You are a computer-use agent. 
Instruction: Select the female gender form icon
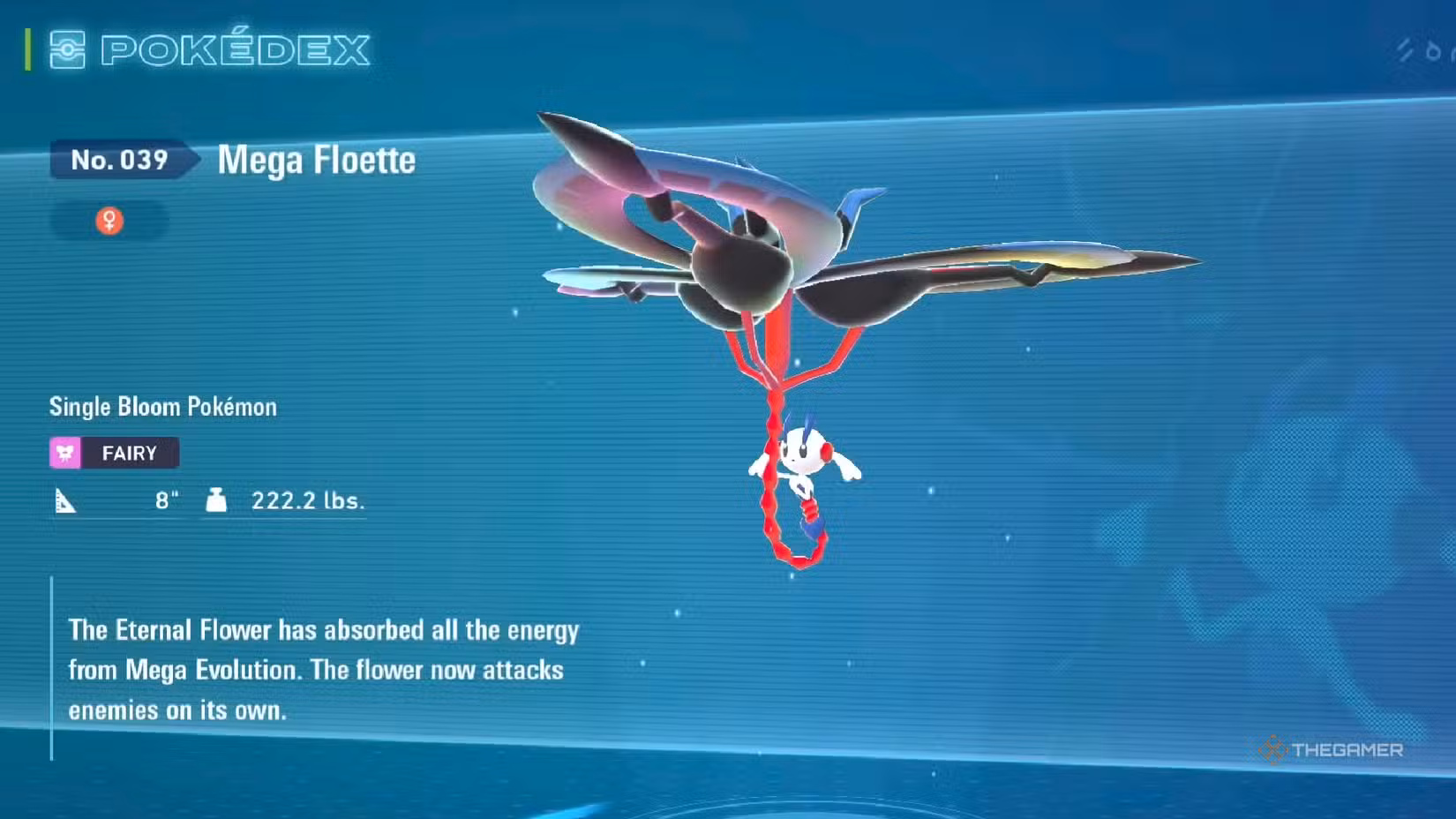(x=109, y=220)
